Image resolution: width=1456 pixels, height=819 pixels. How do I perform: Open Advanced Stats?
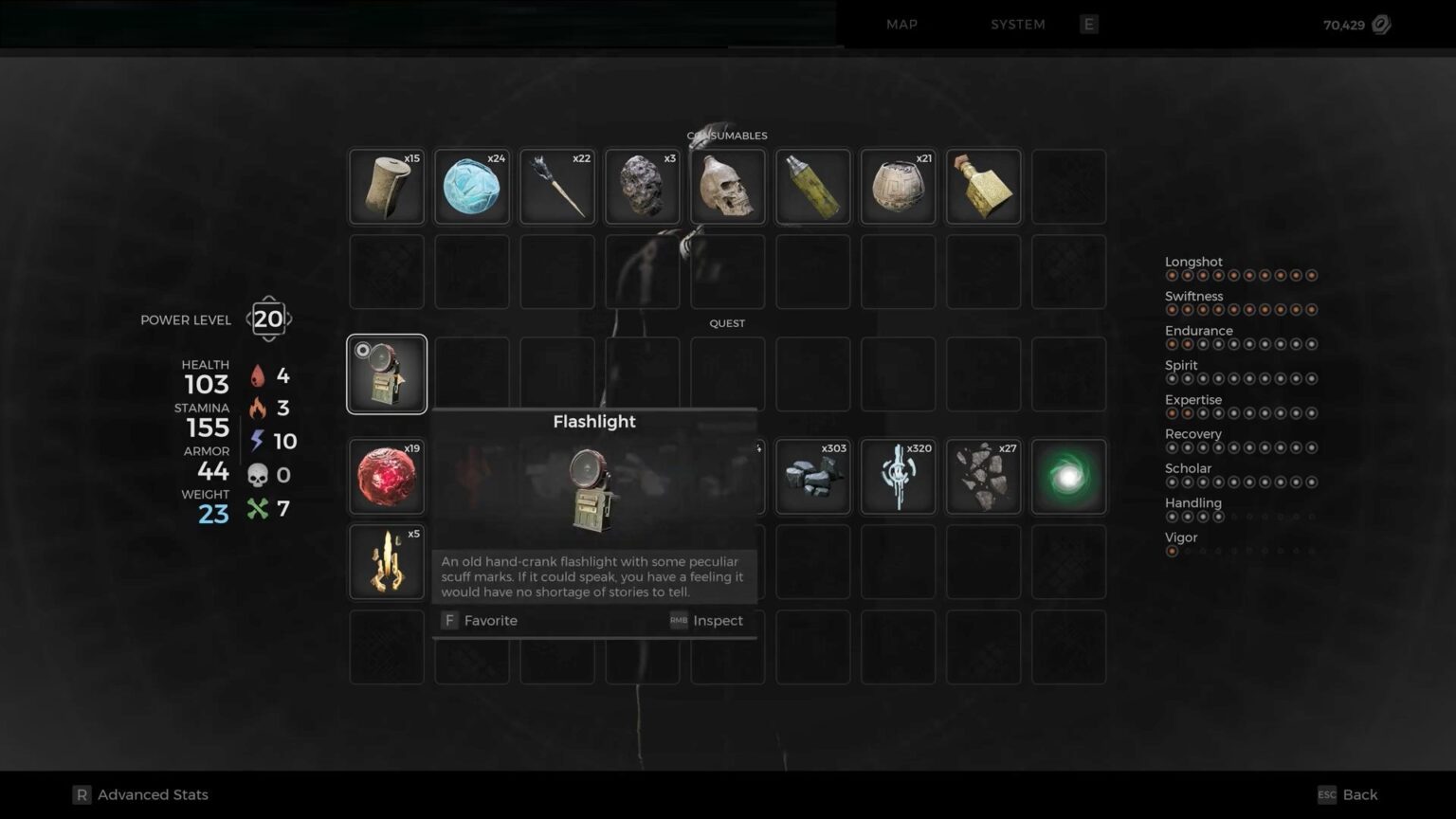coord(140,794)
